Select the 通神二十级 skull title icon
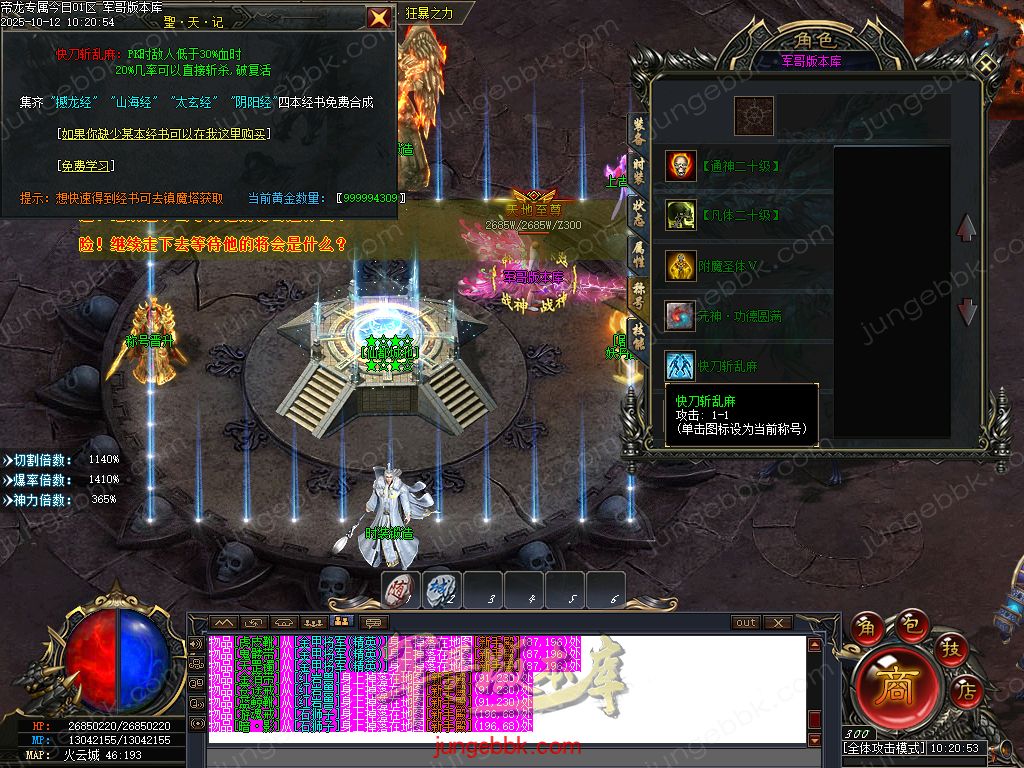 (681, 166)
